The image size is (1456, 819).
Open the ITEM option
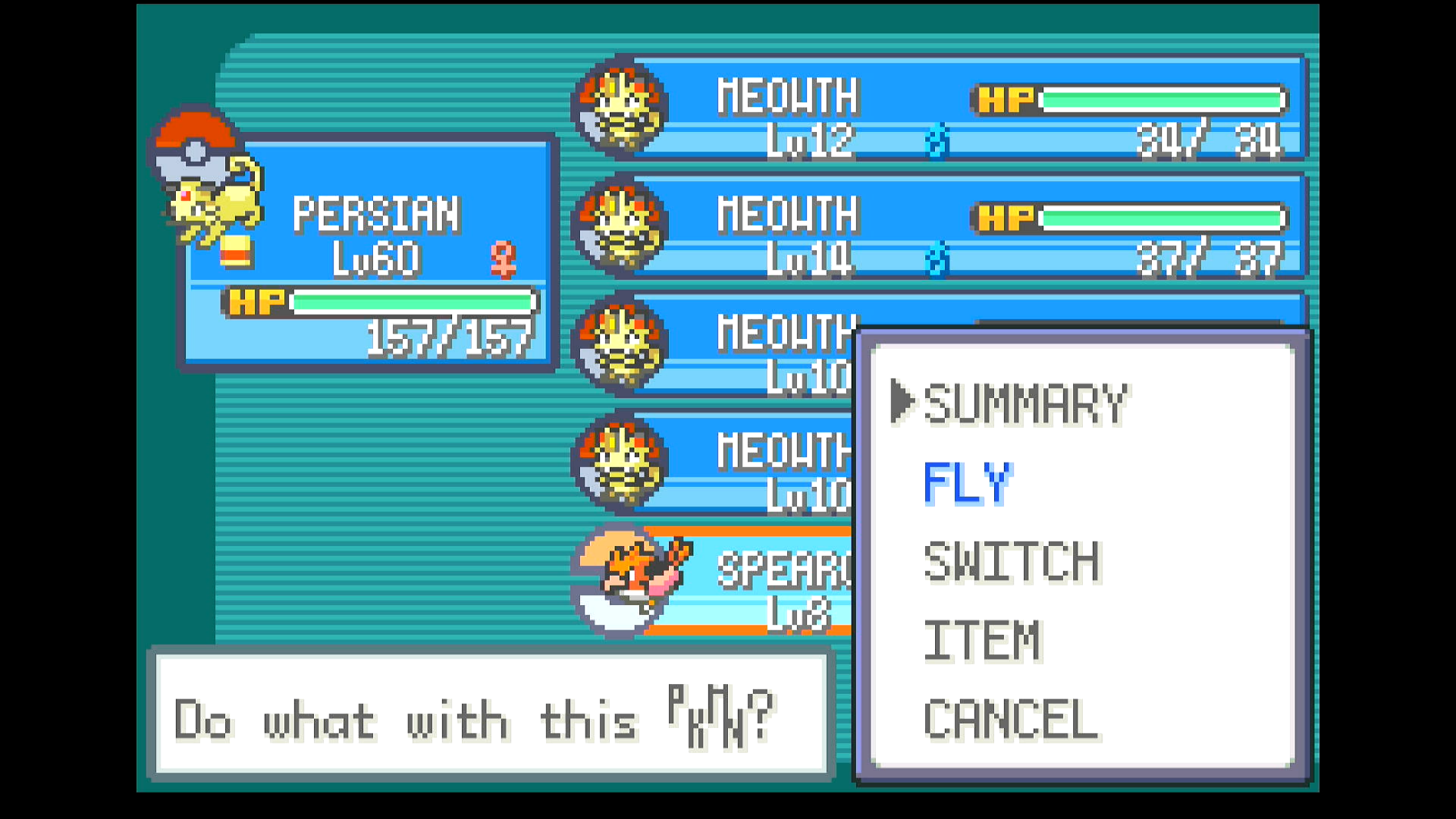[982, 642]
